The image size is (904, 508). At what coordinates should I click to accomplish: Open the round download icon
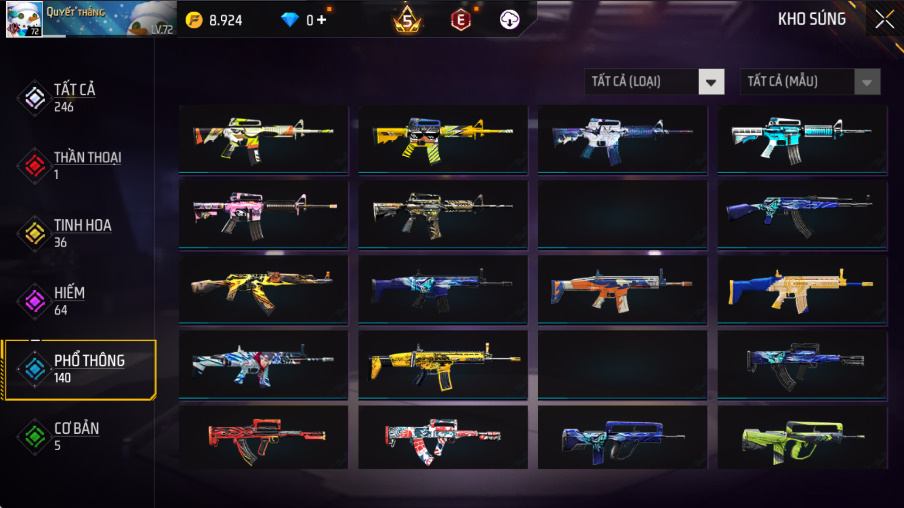coord(509,19)
